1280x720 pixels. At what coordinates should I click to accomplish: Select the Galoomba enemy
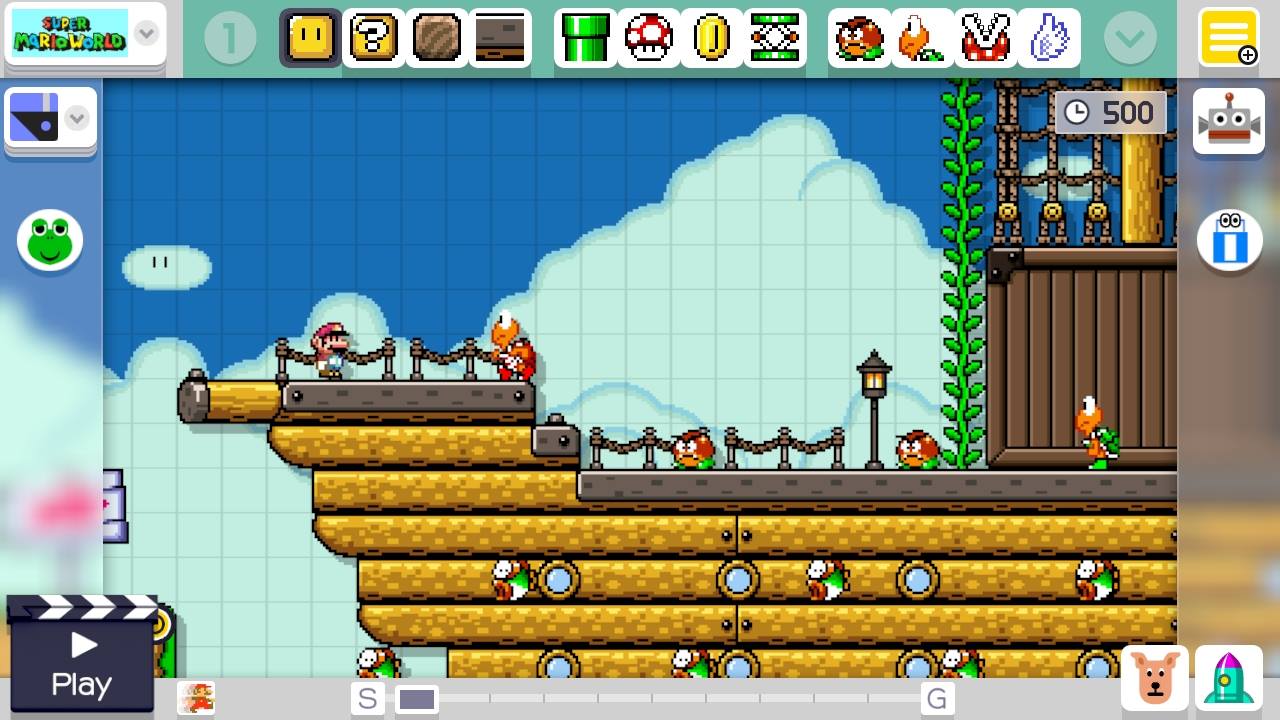click(x=859, y=38)
